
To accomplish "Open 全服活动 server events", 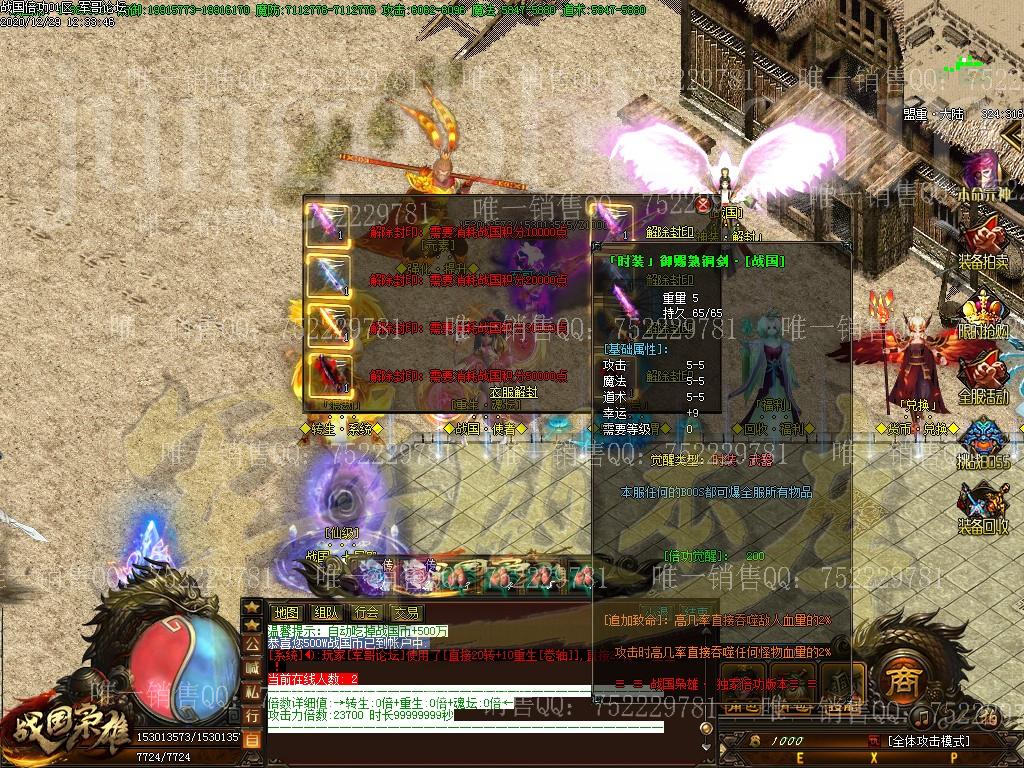I will click(x=984, y=380).
